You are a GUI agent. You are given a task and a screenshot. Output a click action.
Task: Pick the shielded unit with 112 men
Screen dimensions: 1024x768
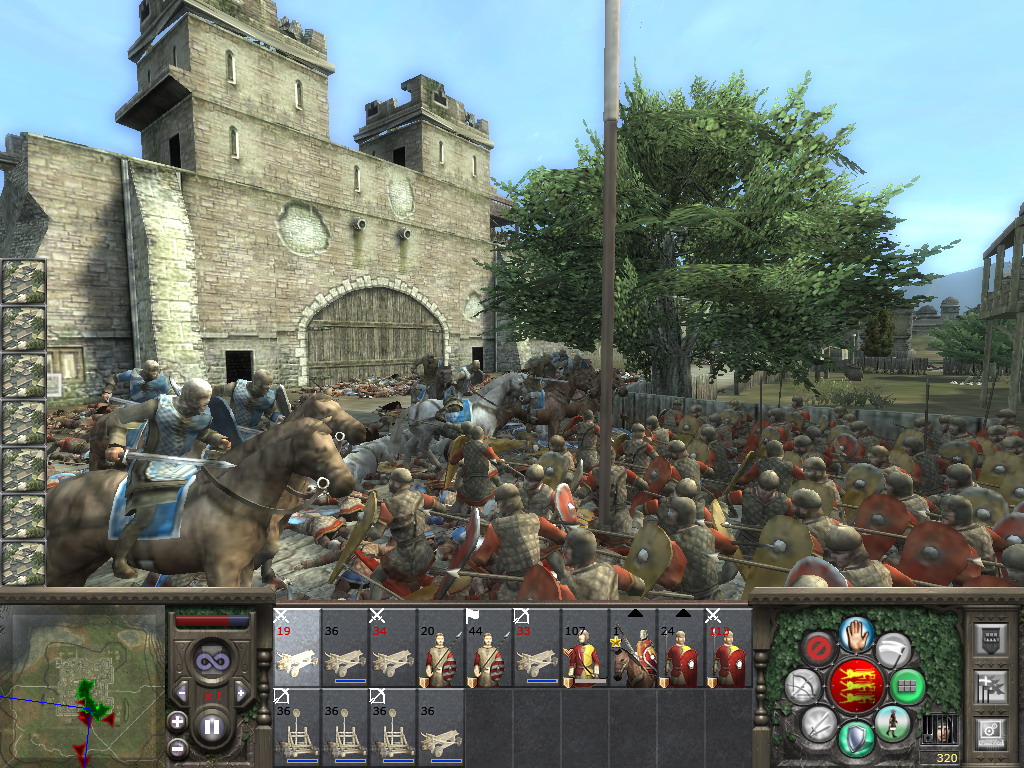click(729, 648)
